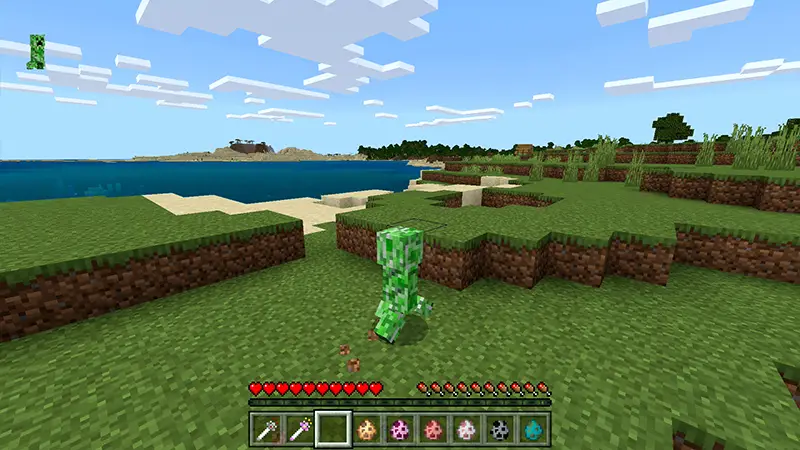The image size is (800, 450).
Task: Select the plain gray-tipped wand slot
Action: (269, 428)
